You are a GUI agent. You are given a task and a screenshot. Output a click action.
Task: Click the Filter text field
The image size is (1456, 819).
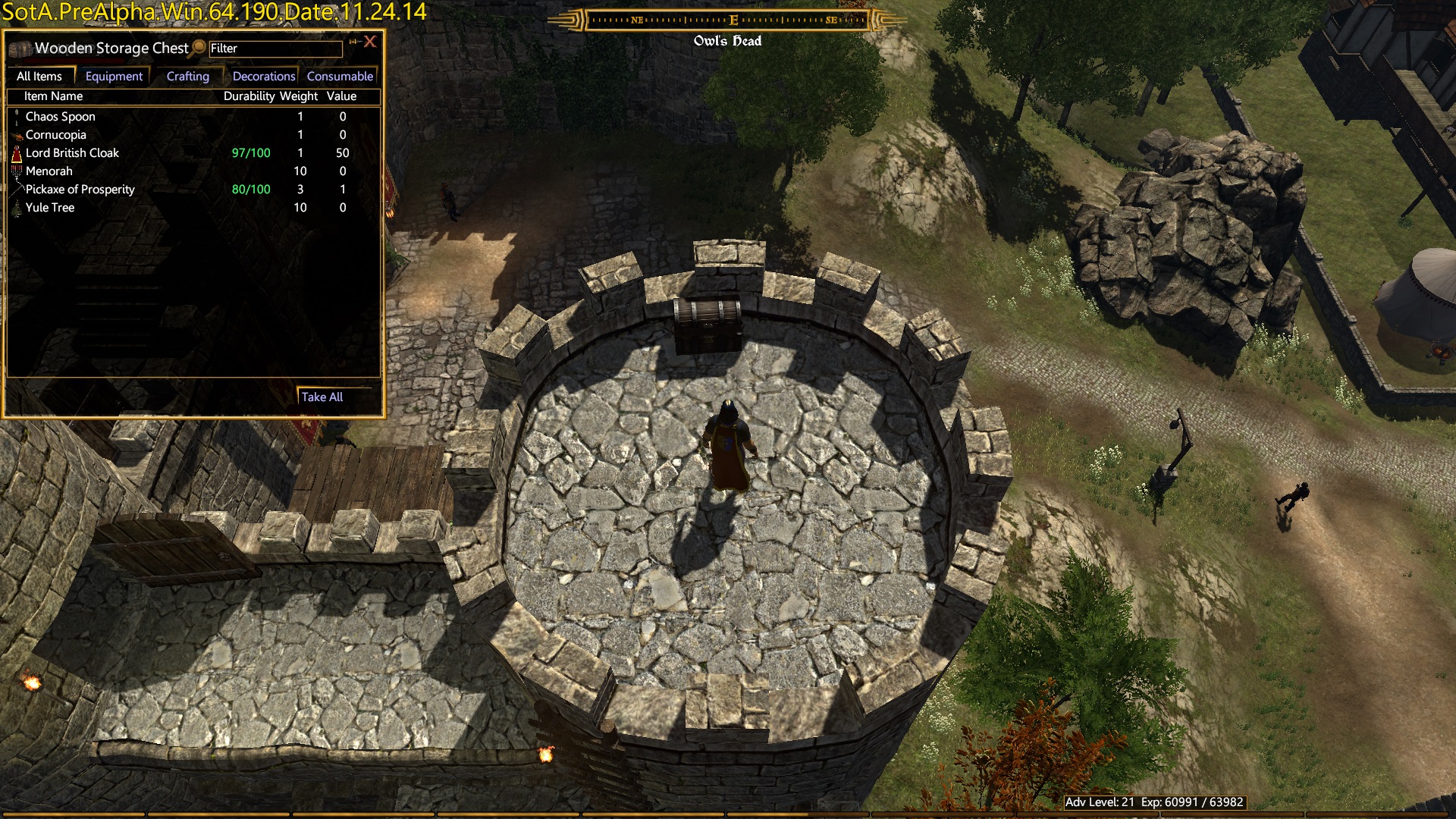point(275,49)
